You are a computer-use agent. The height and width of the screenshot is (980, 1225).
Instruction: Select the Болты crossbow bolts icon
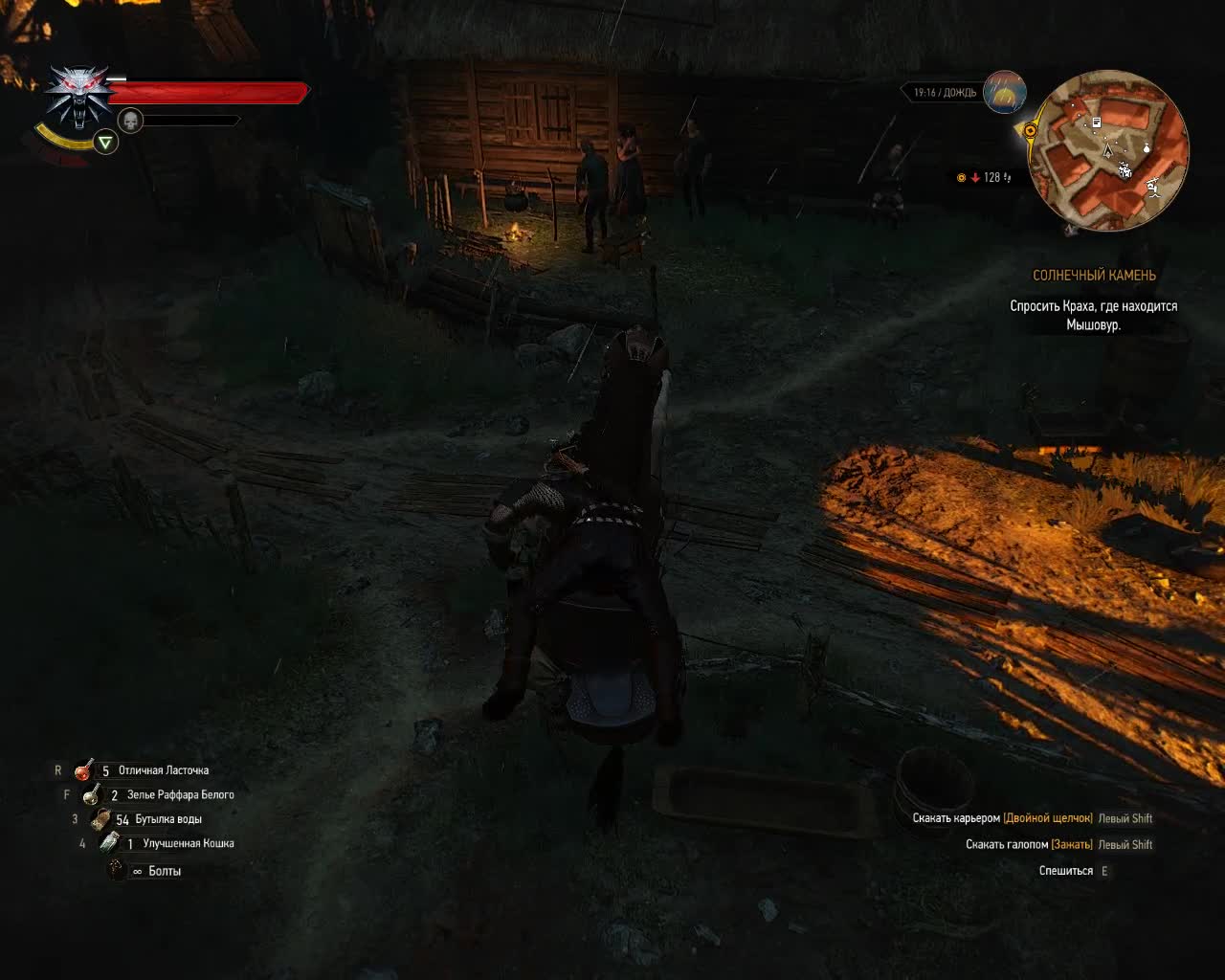tap(115, 869)
